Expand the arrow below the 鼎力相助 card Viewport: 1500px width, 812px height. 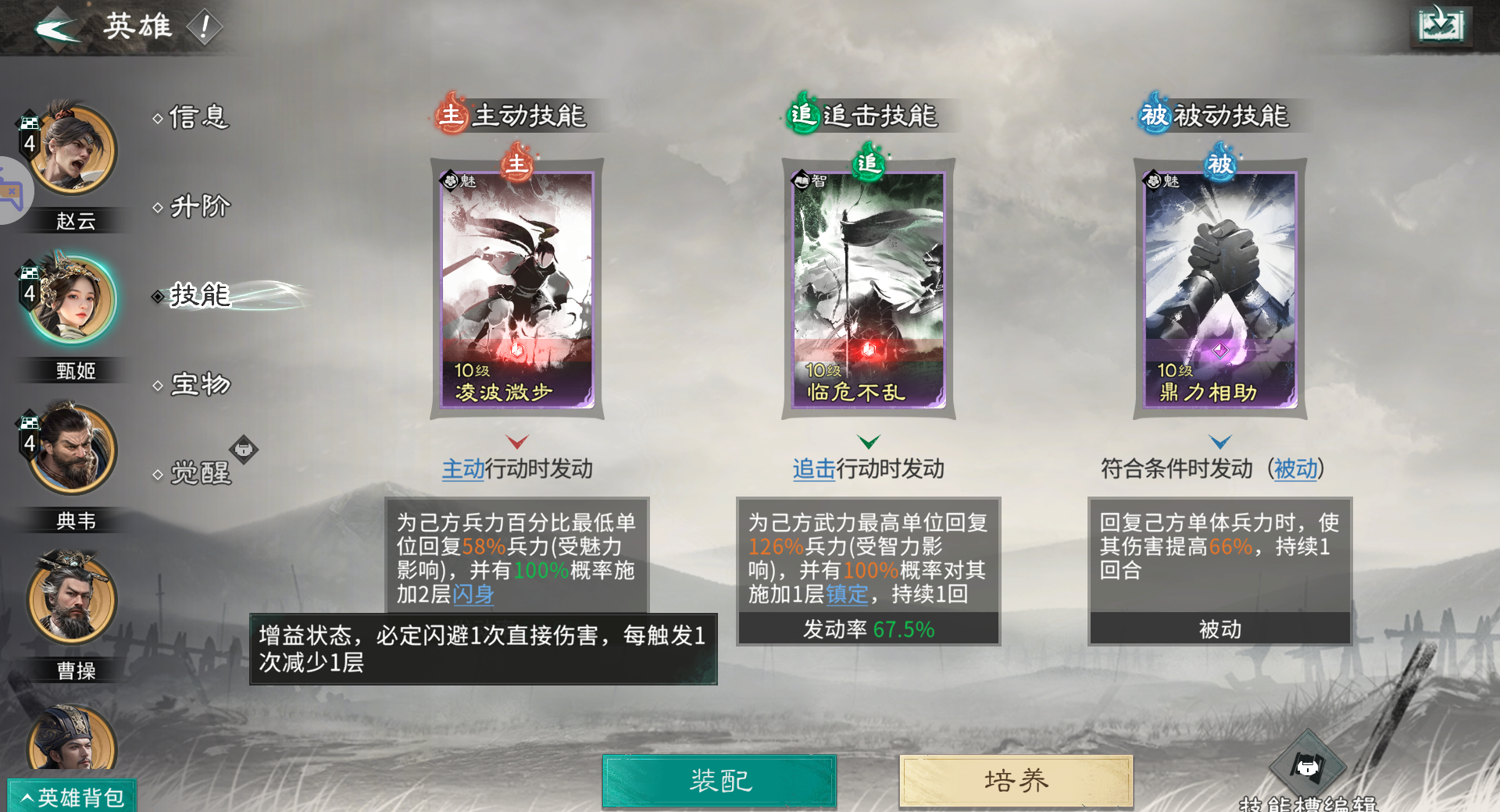[1219, 441]
